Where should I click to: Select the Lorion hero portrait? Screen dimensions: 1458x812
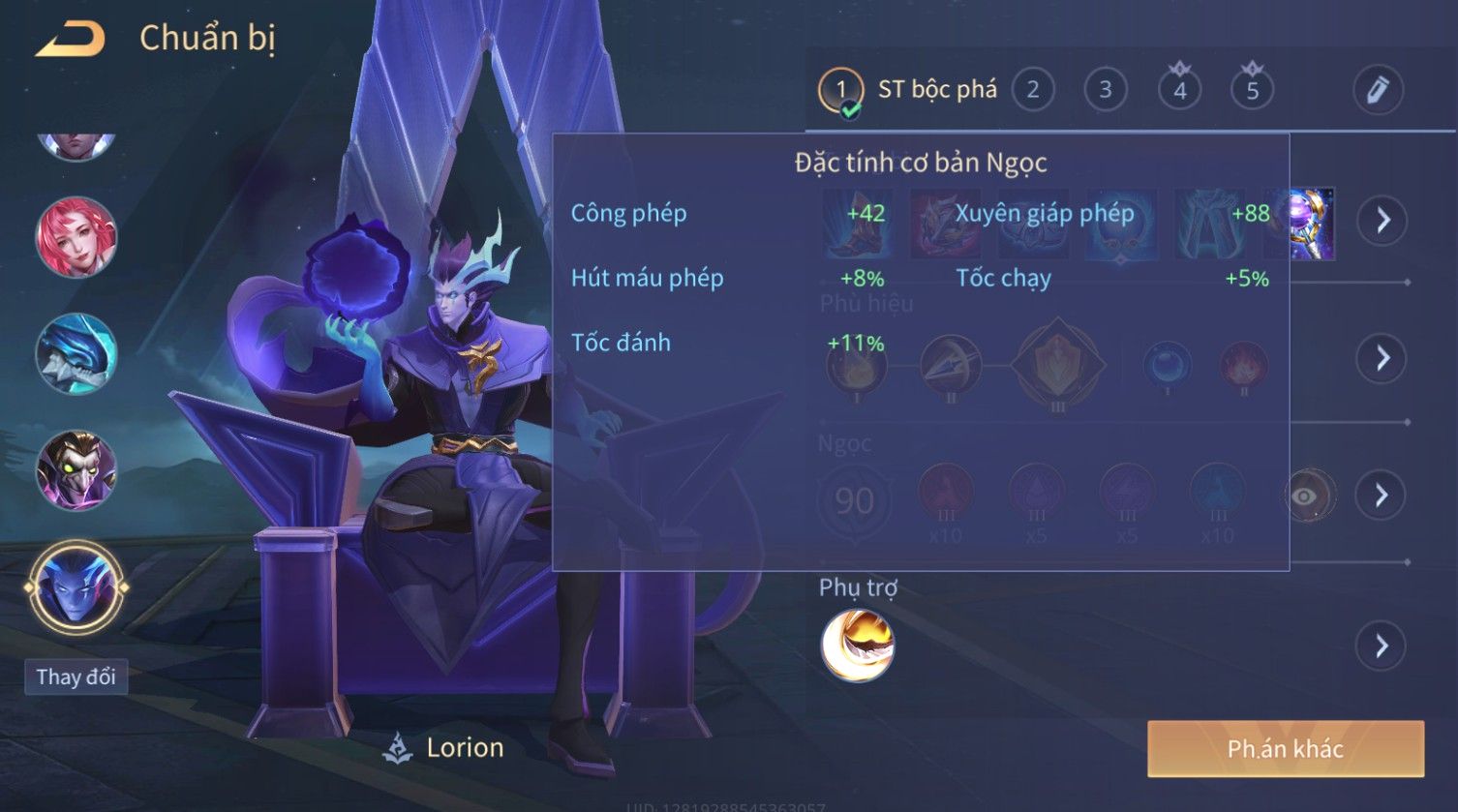coord(76,586)
